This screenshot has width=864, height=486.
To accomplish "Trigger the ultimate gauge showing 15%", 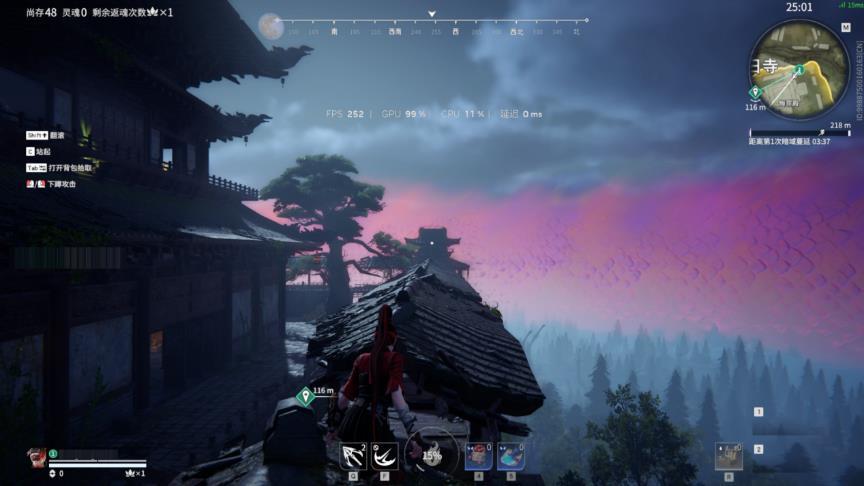I will [431, 453].
